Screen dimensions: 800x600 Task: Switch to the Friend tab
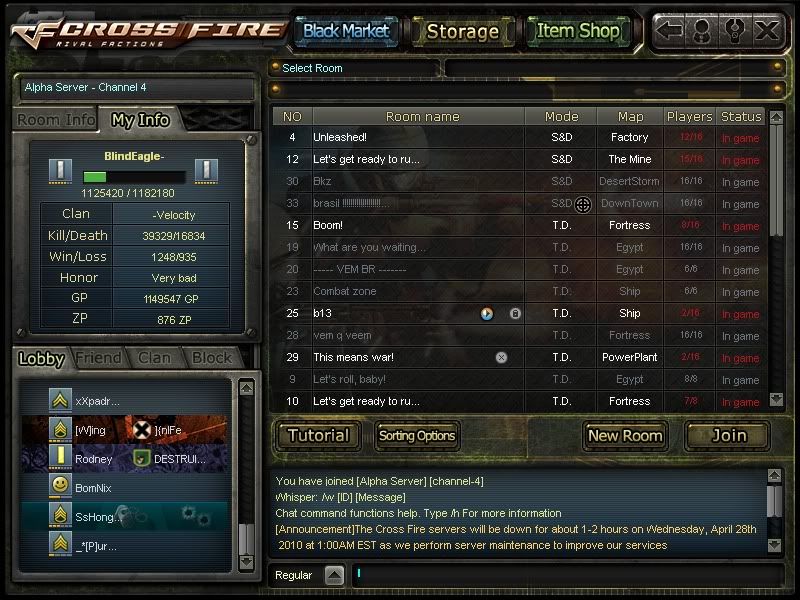[98, 358]
